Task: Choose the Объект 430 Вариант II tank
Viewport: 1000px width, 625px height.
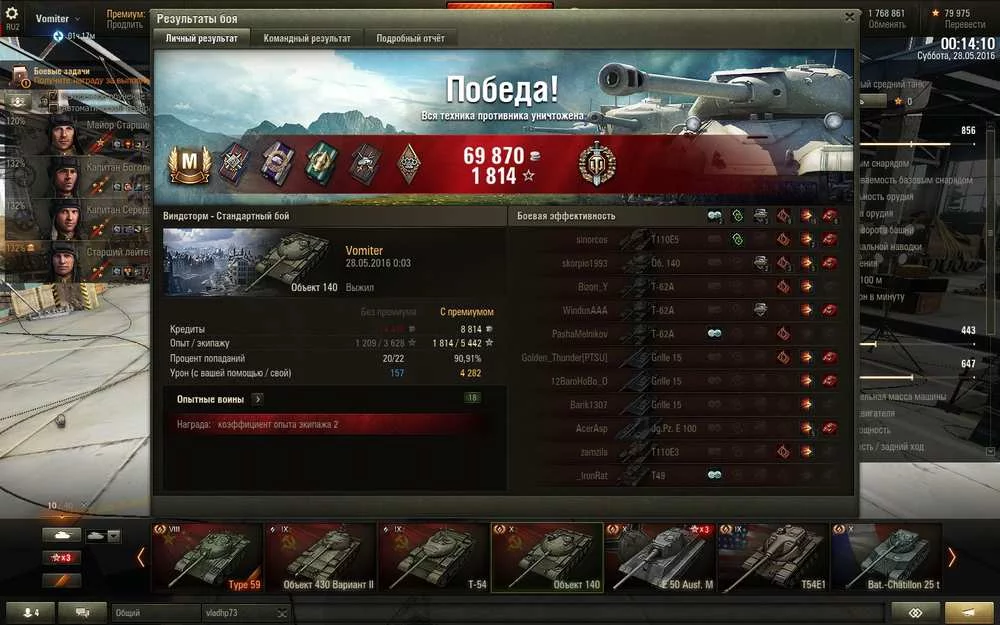Action: click(x=319, y=557)
